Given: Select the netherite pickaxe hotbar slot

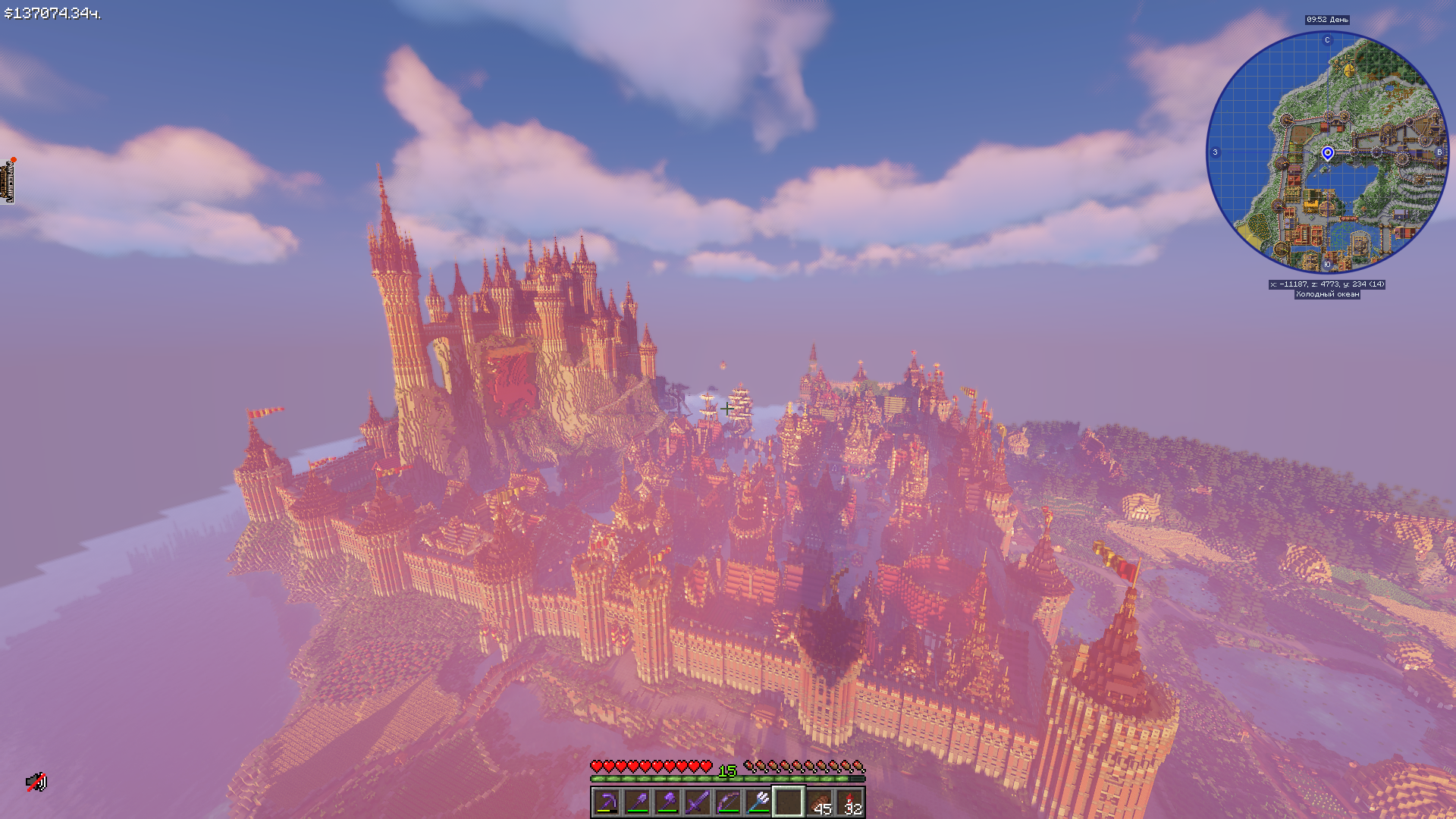Looking at the screenshot, I should click(607, 802).
